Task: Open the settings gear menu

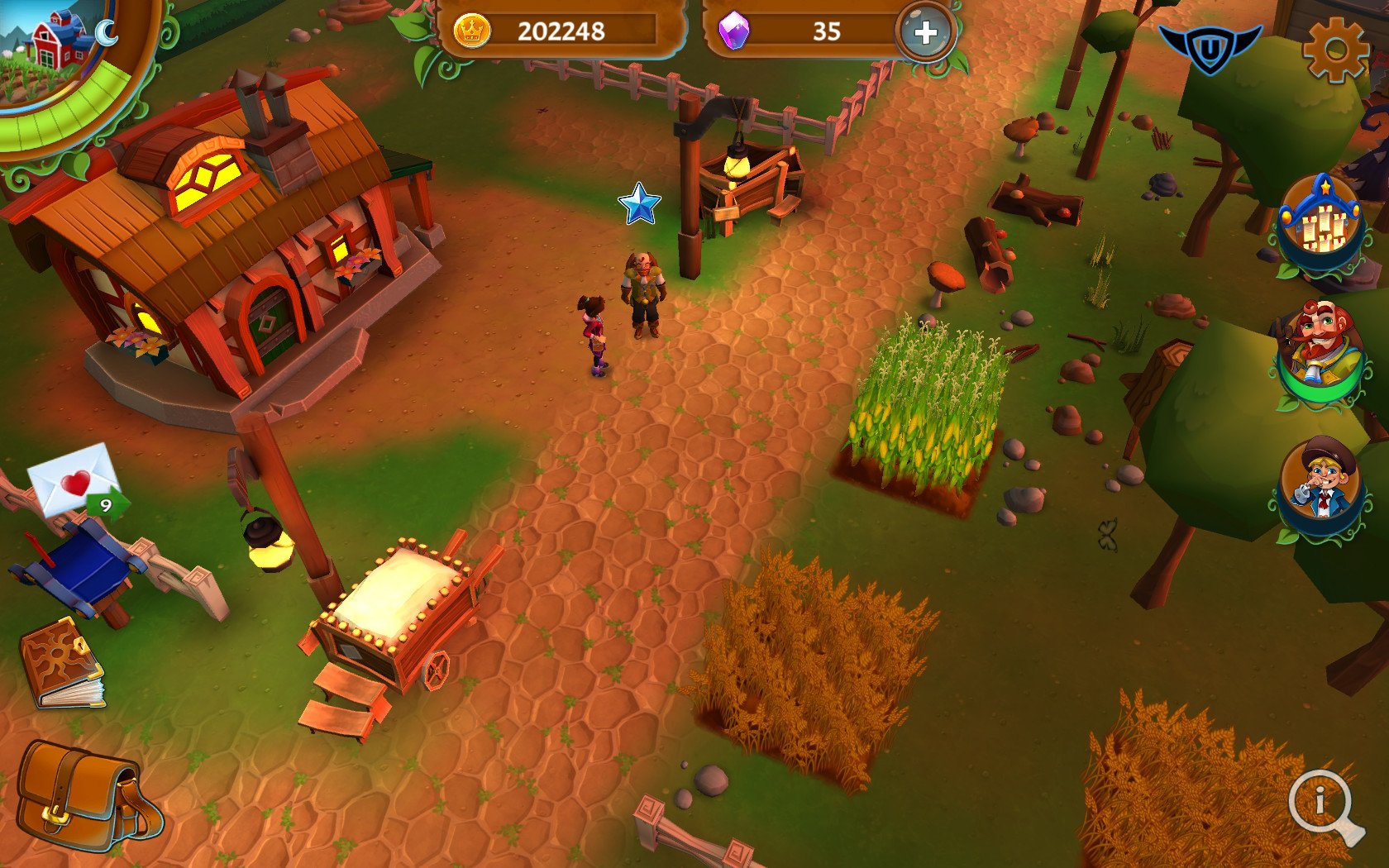Action: (1334, 50)
